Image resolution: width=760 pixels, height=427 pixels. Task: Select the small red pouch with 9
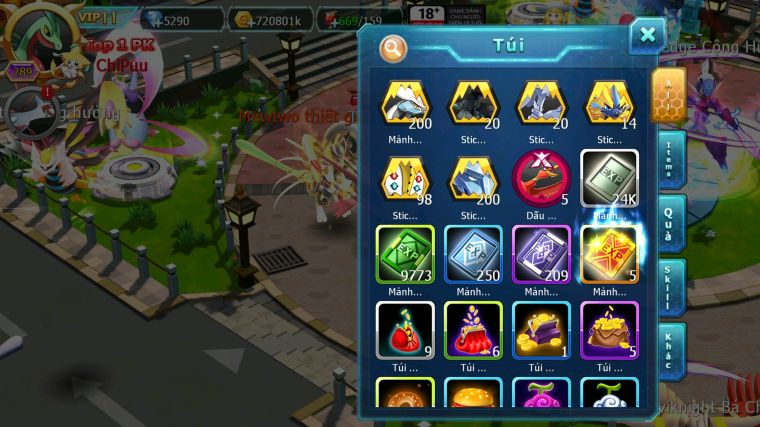click(x=405, y=331)
